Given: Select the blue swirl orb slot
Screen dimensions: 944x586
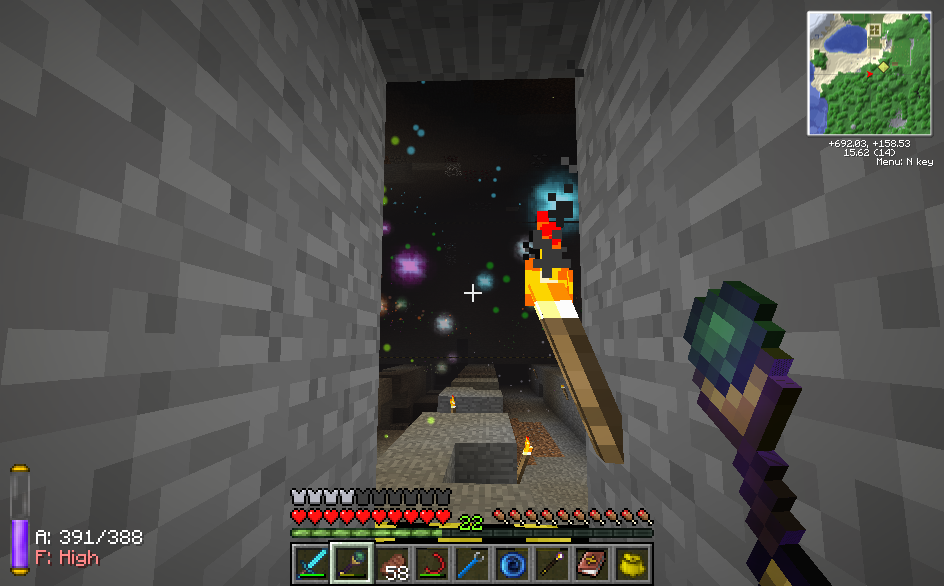Looking at the screenshot, I should coord(512,563).
